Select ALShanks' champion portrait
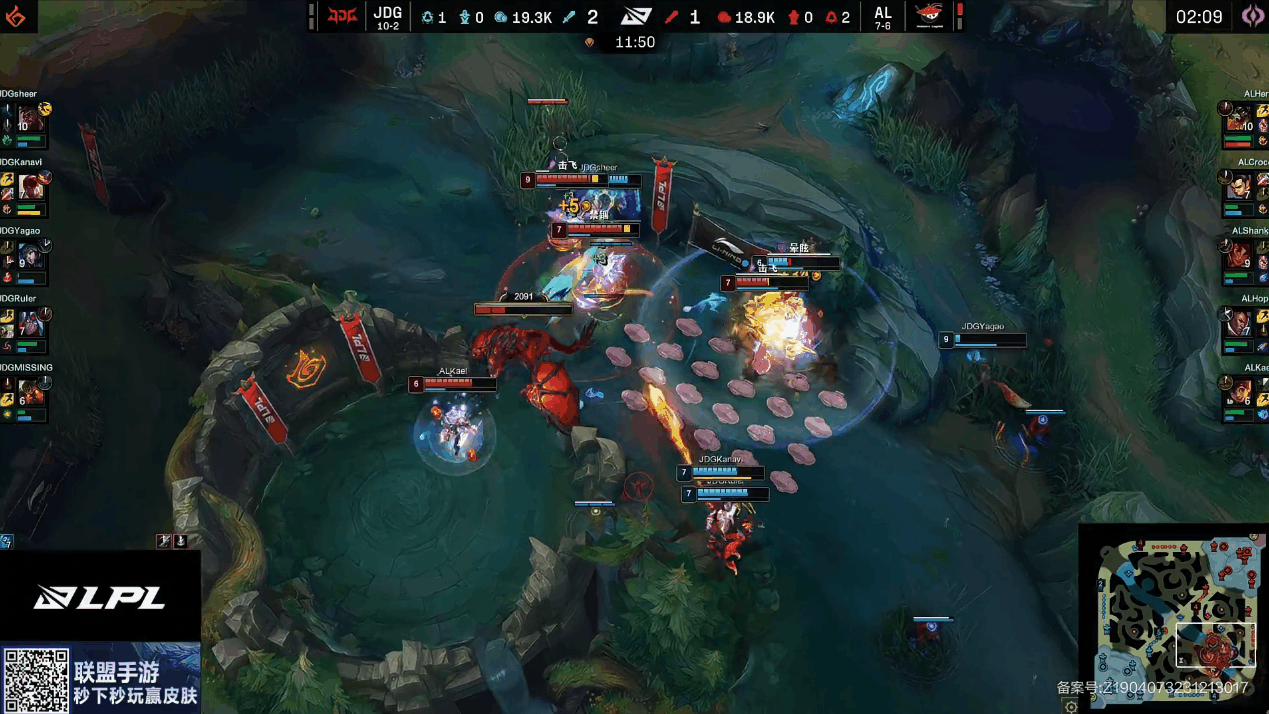 [x=1240, y=256]
